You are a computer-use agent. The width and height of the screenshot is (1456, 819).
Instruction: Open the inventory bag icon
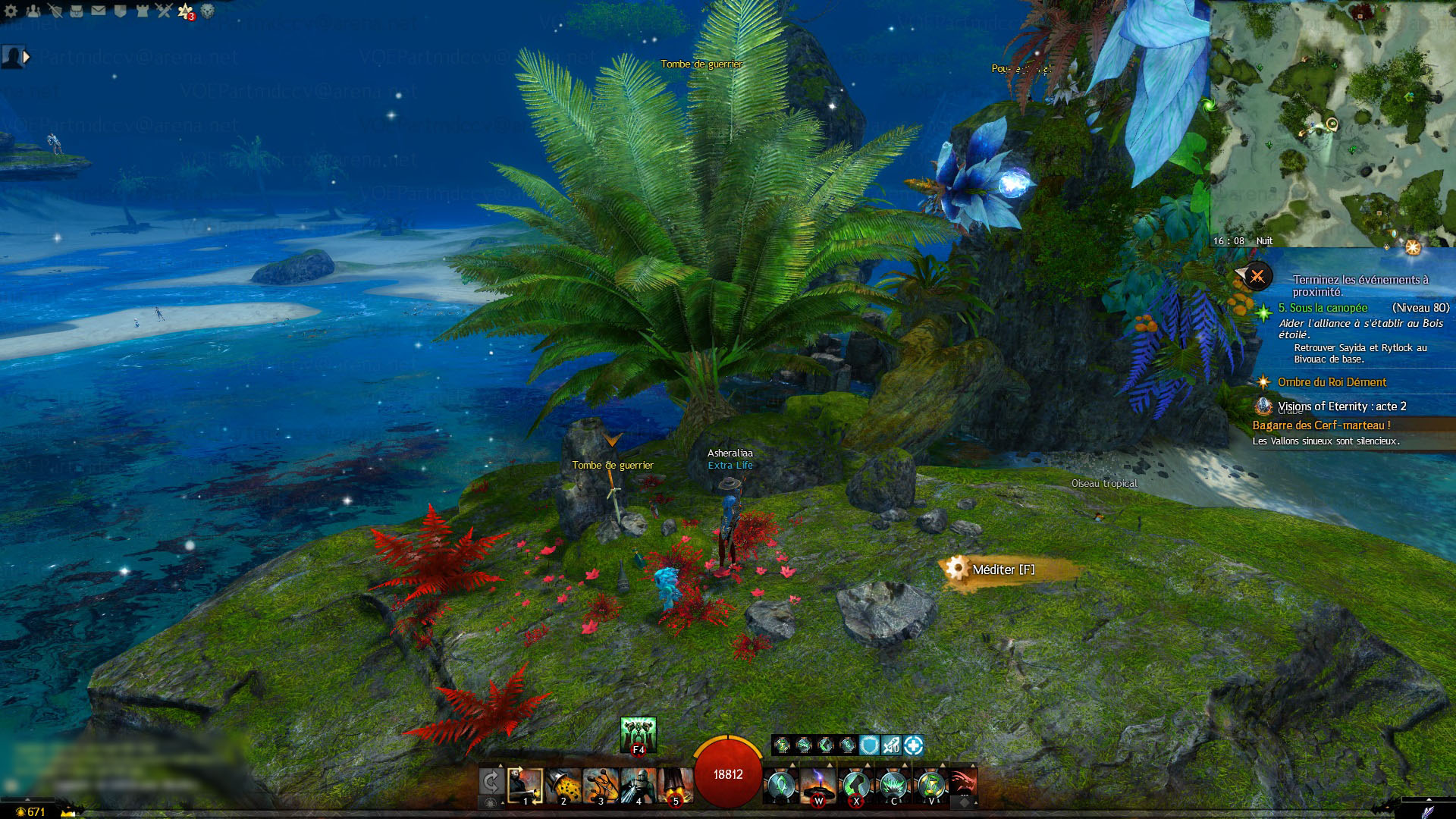tap(77, 11)
